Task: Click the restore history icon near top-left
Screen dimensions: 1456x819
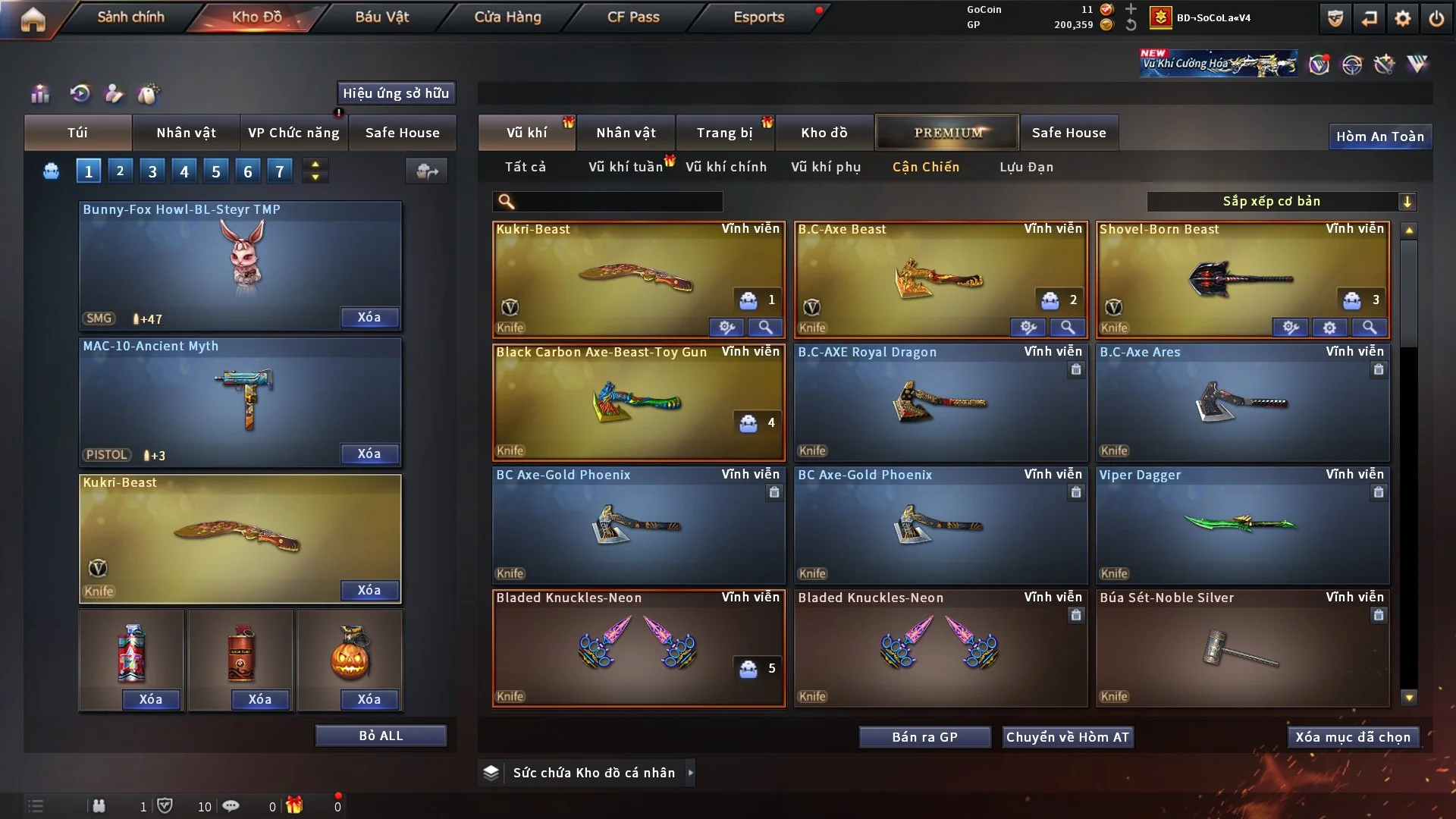Action: click(x=80, y=94)
